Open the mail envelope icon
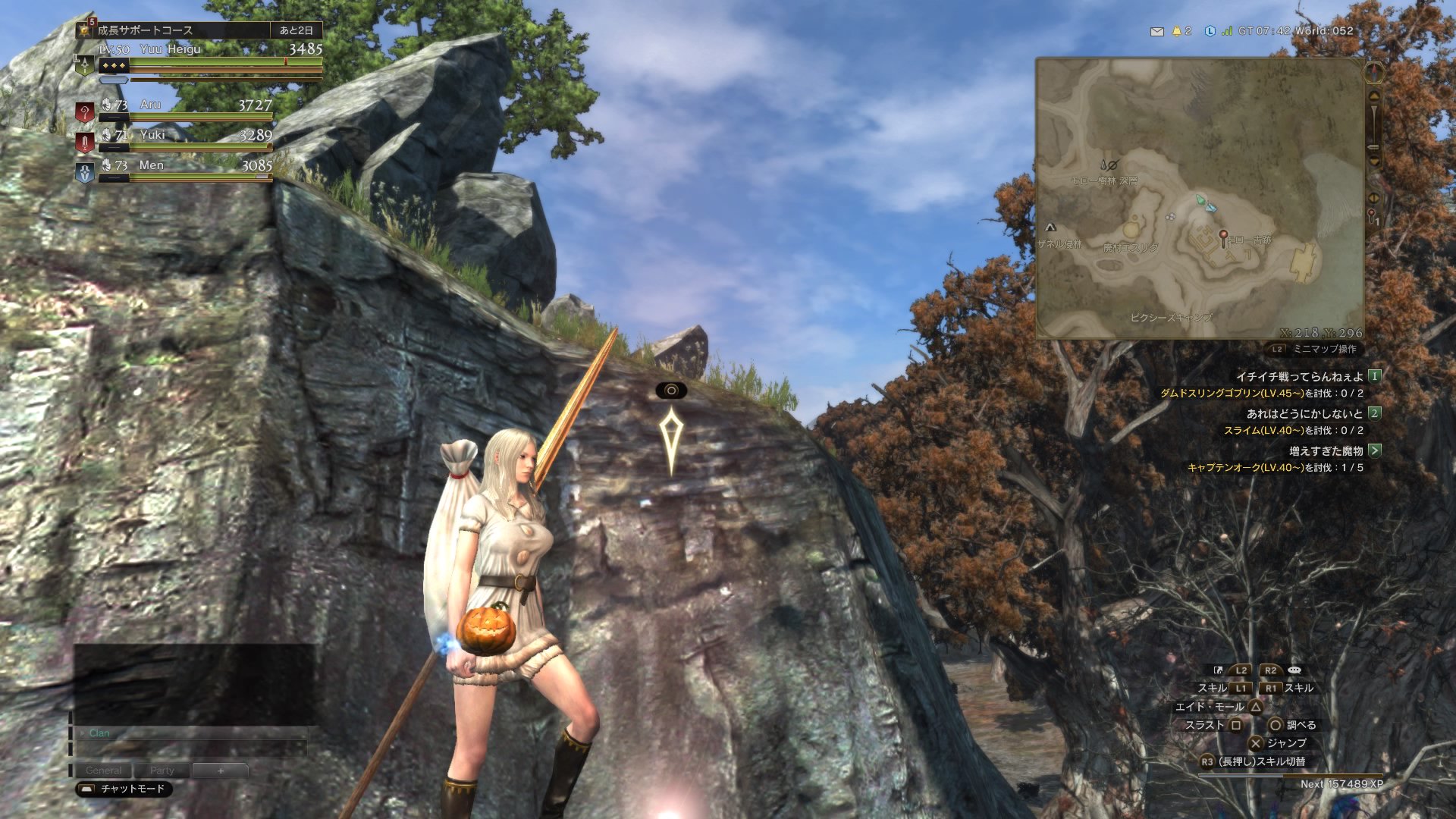 coord(1156,32)
